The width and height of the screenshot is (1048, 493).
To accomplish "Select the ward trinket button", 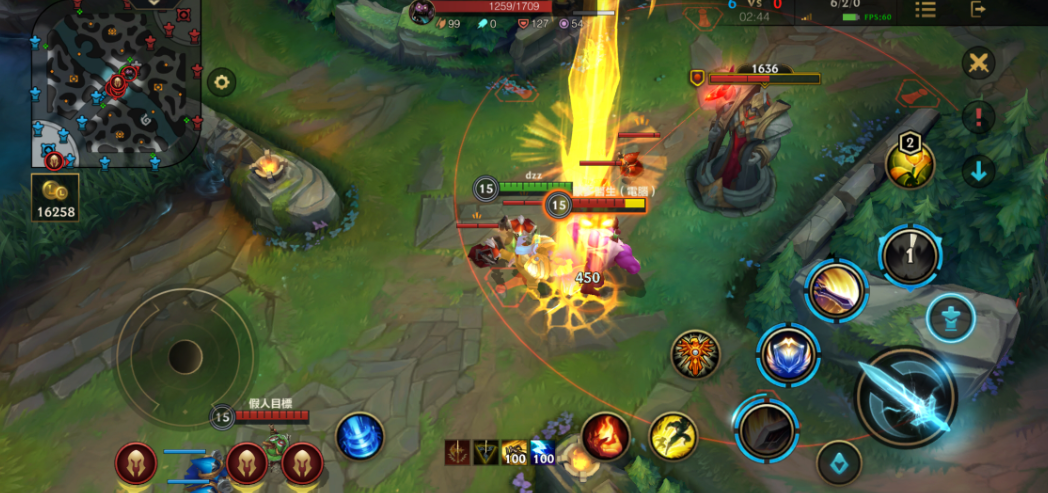I will [x=950, y=319].
